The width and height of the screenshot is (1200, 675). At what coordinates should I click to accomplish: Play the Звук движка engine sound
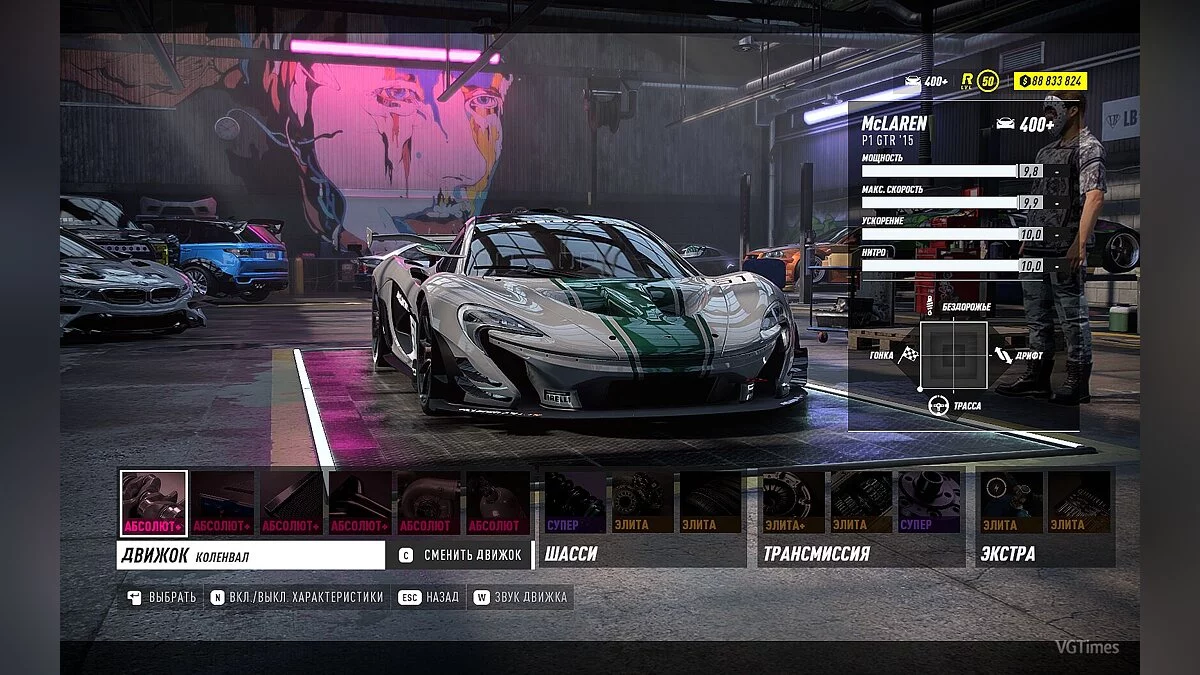[x=521, y=597]
